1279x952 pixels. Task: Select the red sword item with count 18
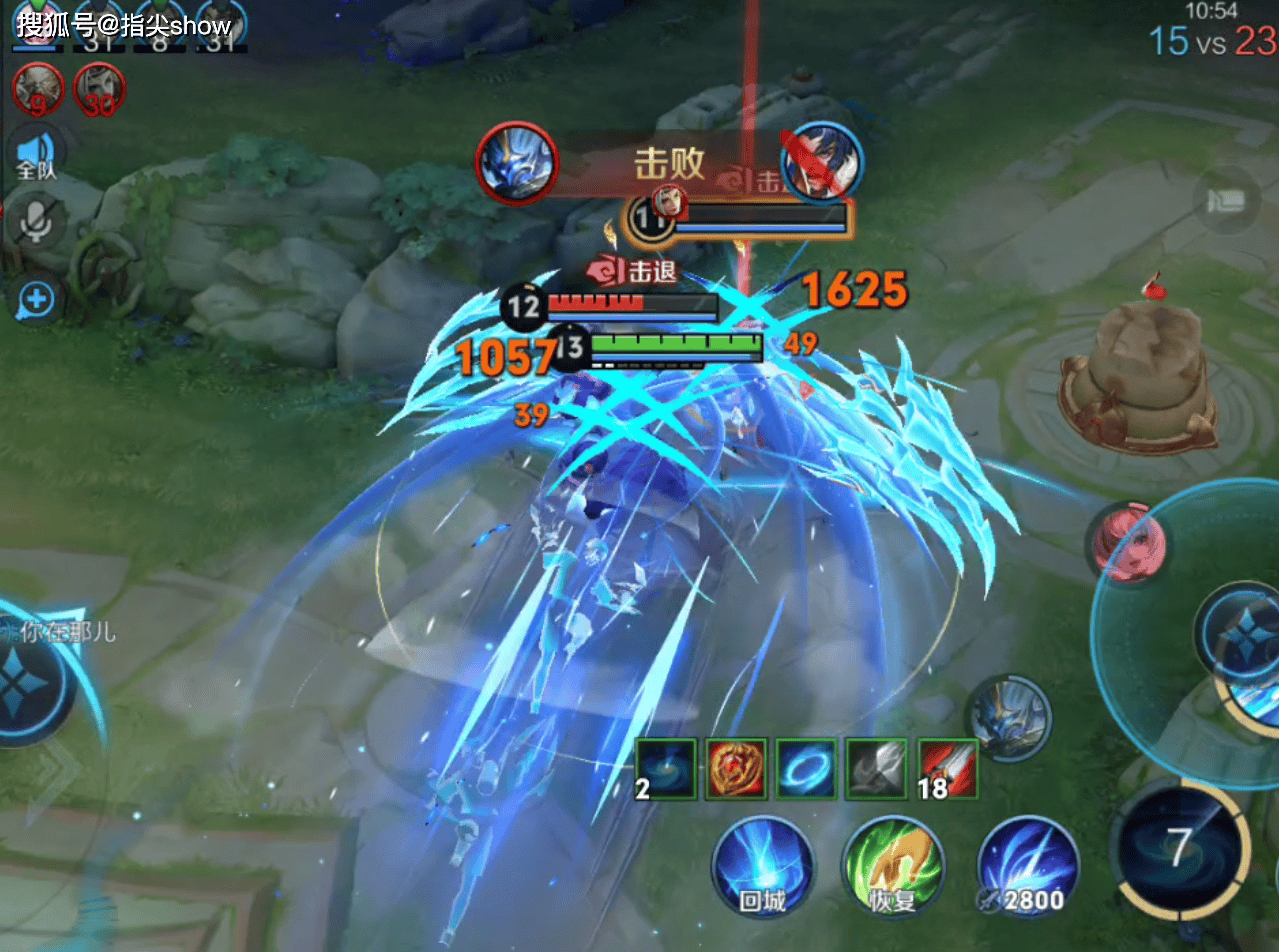tap(947, 769)
